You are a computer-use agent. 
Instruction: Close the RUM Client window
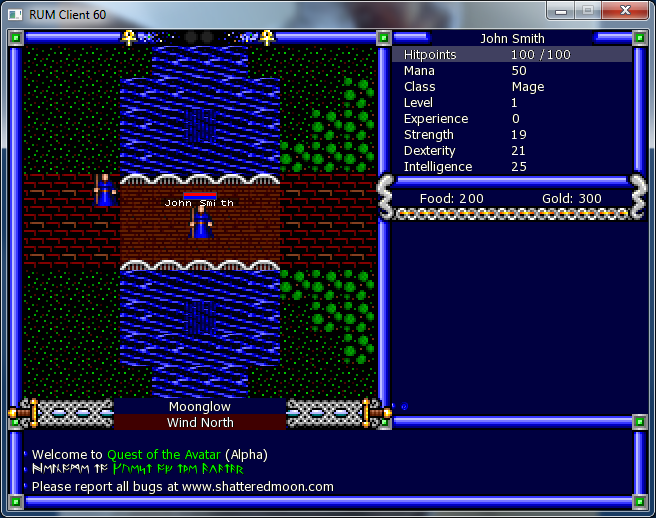[625, 10]
